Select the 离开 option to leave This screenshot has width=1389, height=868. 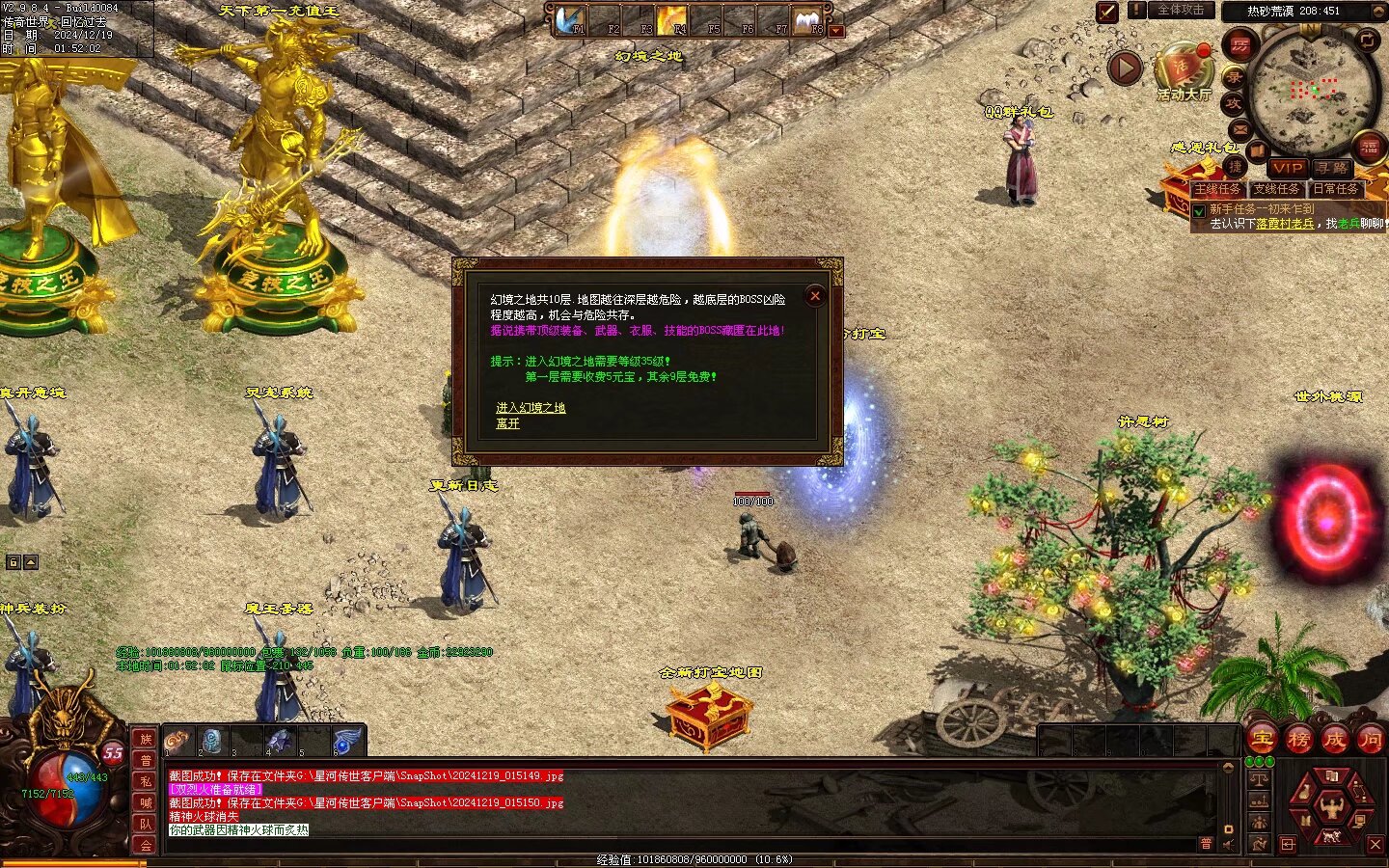tap(507, 423)
